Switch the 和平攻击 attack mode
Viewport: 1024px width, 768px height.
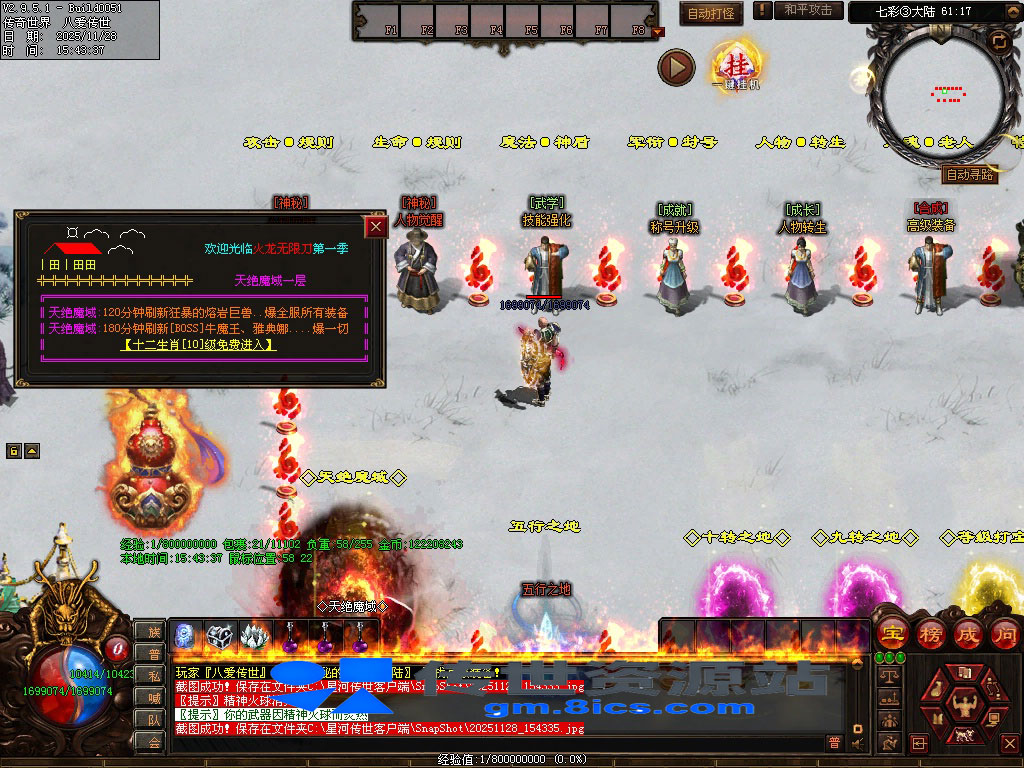coord(808,10)
